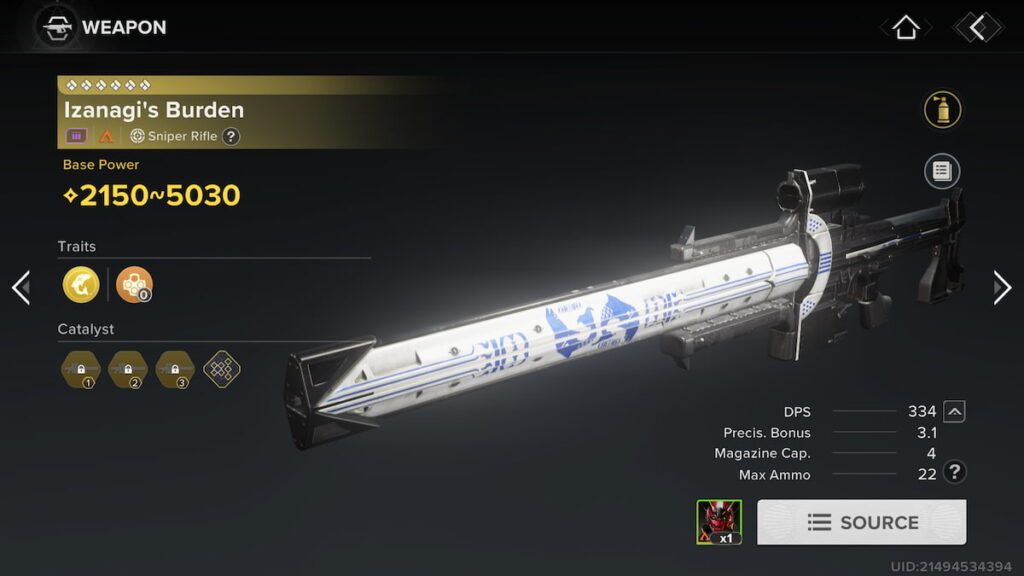Show the next weapon
The image size is (1024, 576).
(1002, 287)
